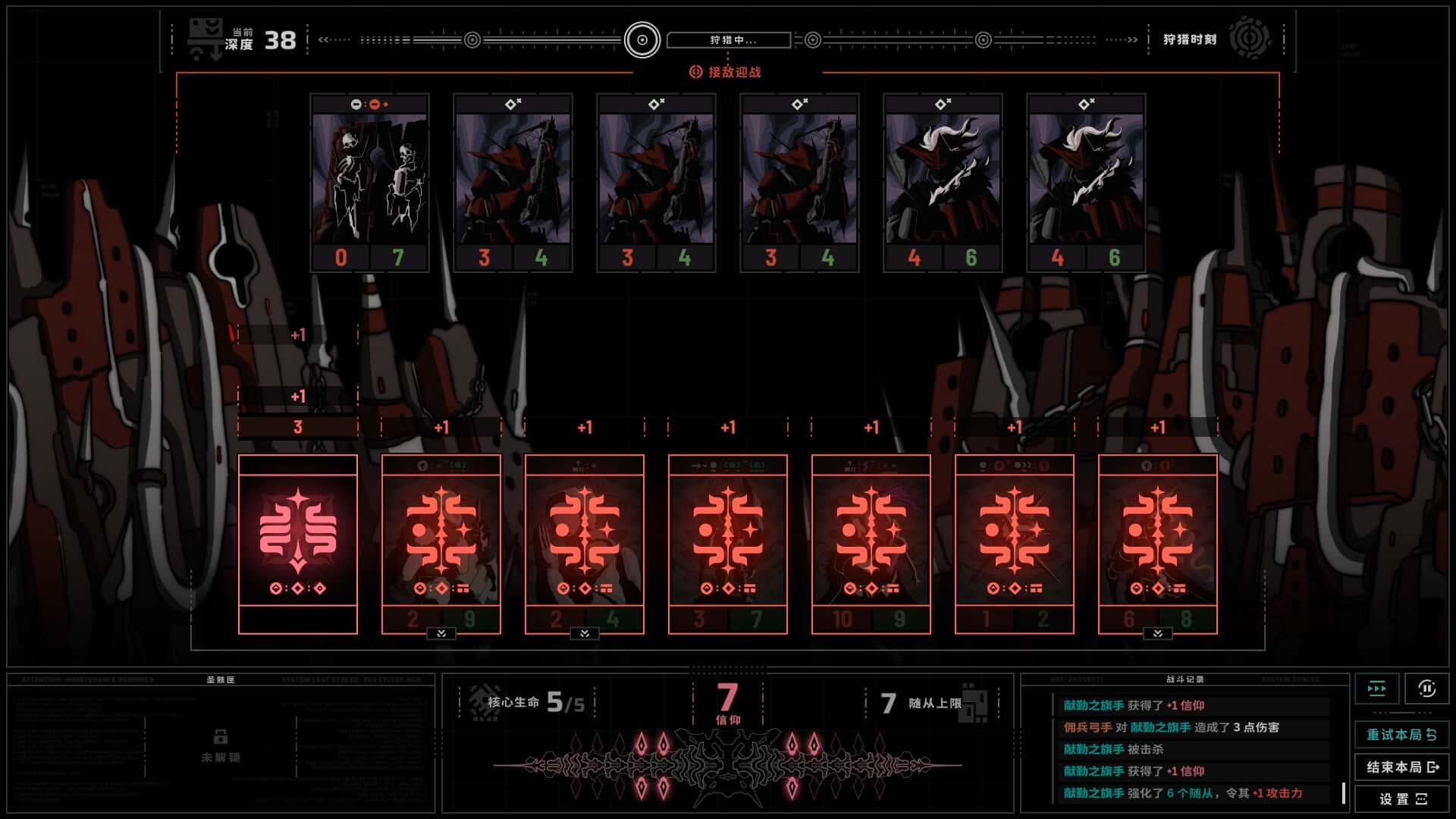Select the 战斗记录 panel header
This screenshot has height=819, width=1456.
(x=1186, y=679)
